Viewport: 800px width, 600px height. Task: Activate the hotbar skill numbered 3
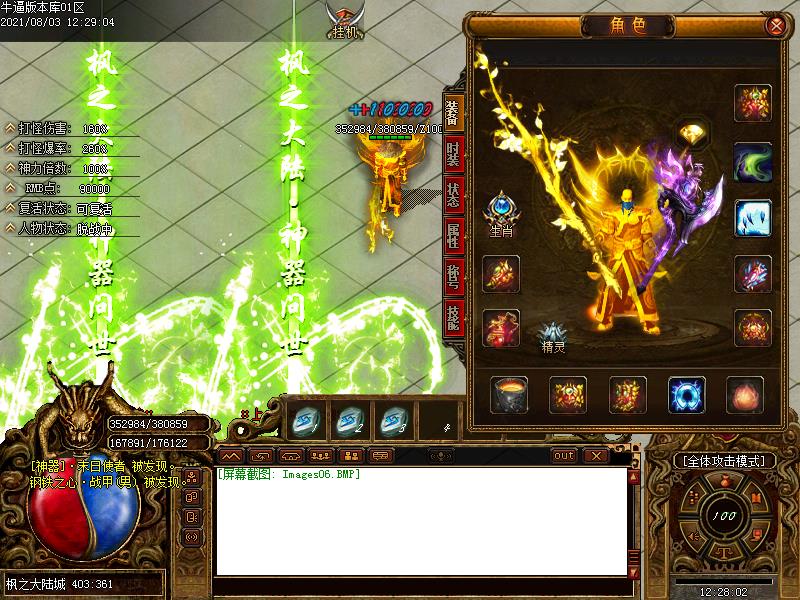394,421
